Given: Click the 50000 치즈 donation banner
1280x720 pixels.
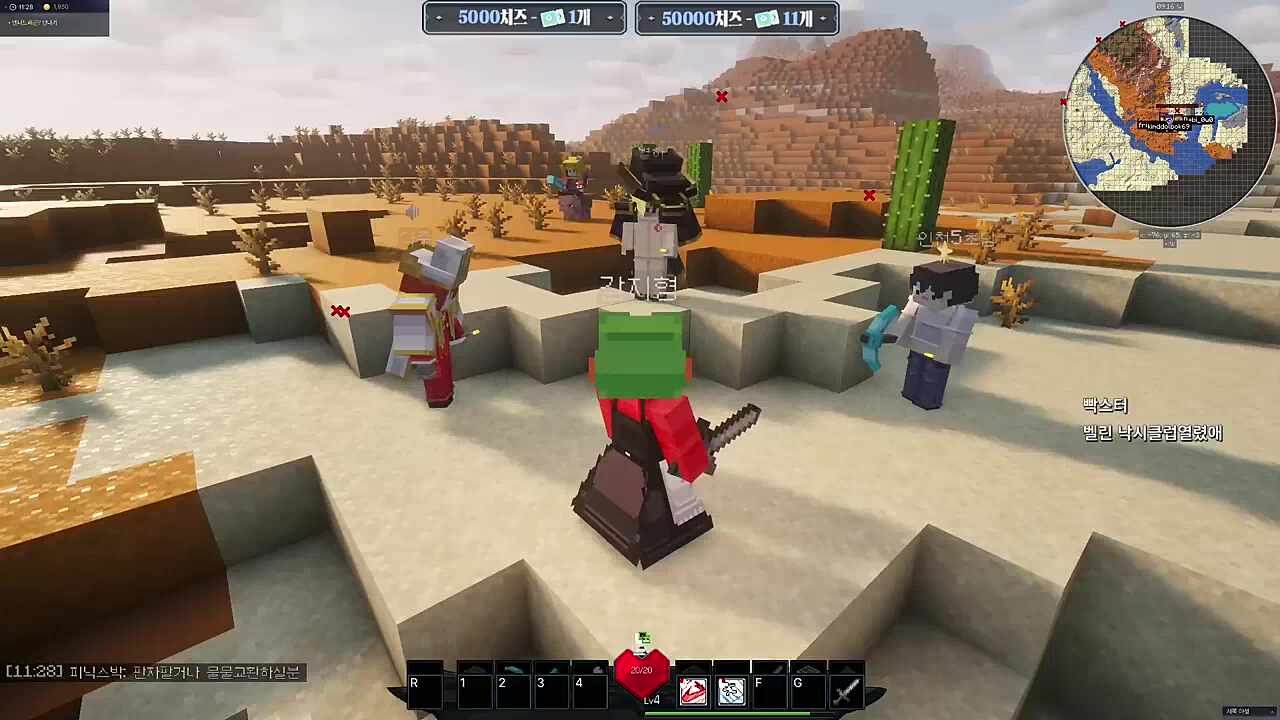Looking at the screenshot, I should click(736, 18).
